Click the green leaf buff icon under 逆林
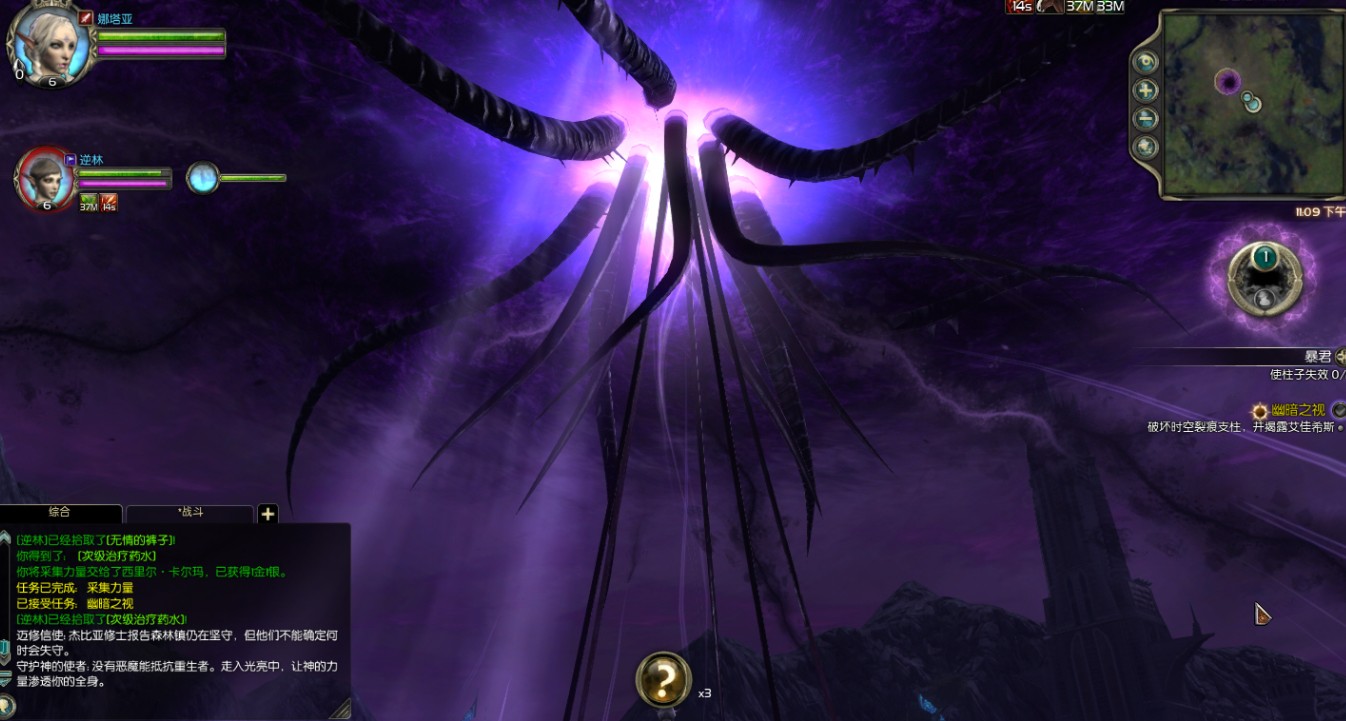 [89, 202]
